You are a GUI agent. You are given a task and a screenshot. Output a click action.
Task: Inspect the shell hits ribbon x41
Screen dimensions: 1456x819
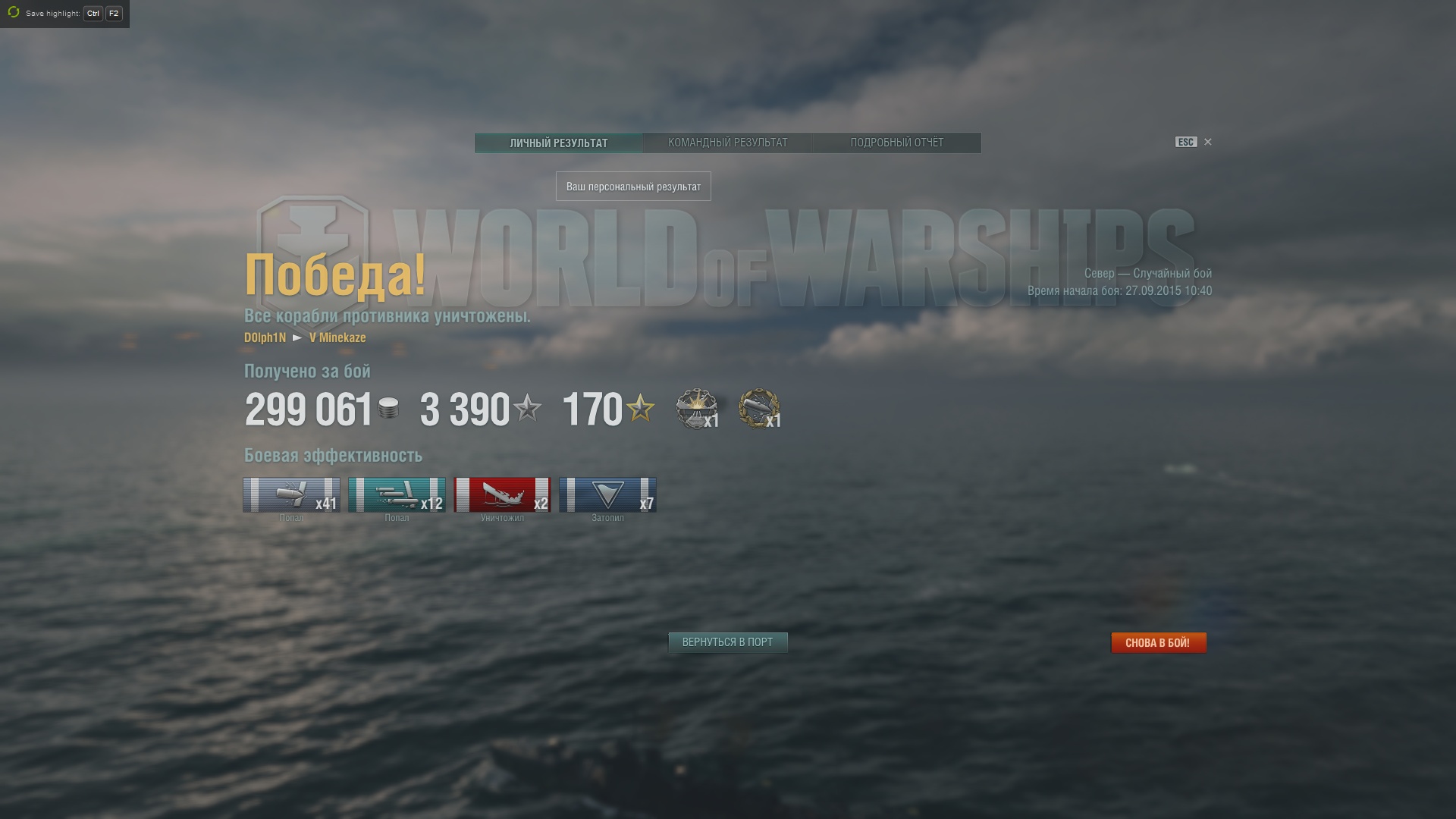pos(291,494)
